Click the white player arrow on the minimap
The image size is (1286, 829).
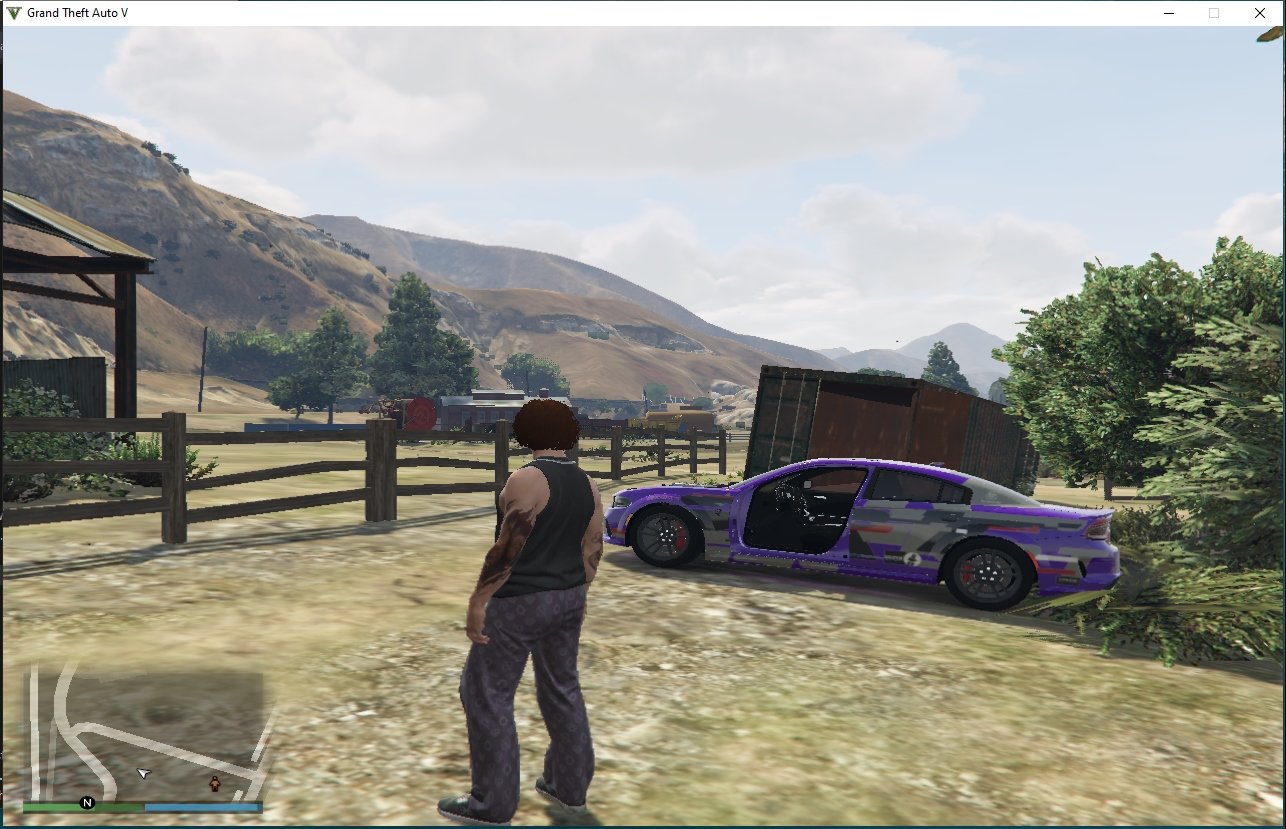pyautogui.click(x=144, y=773)
